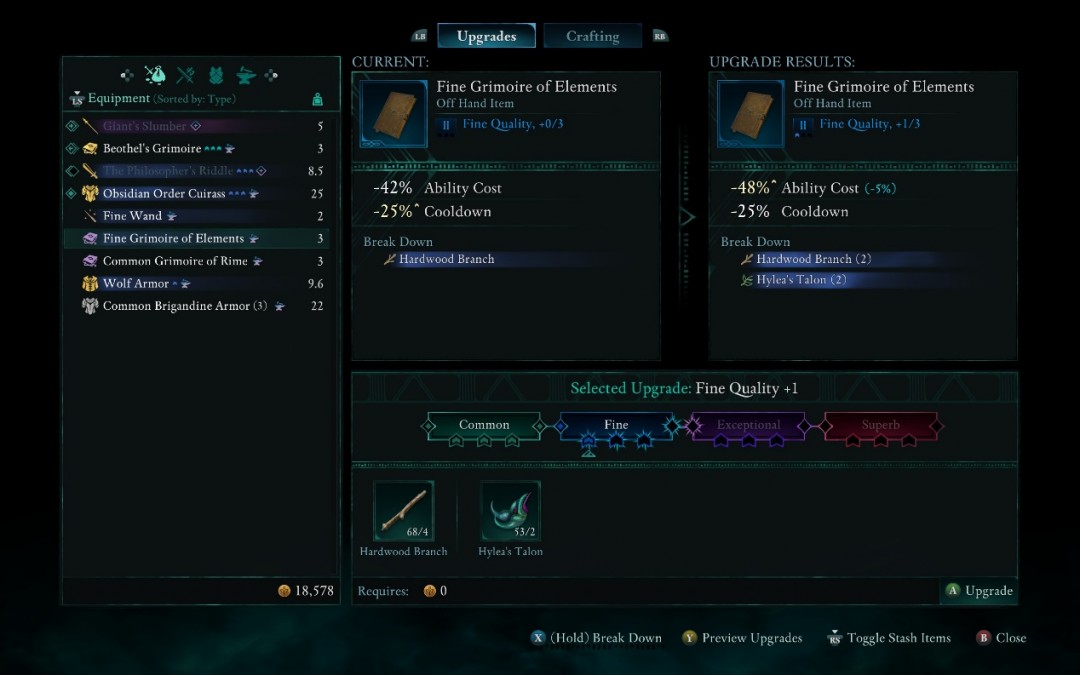Click the Toggle Stash Items option
The height and width of the screenshot is (675, 1080).
click(x=888, y=638)
